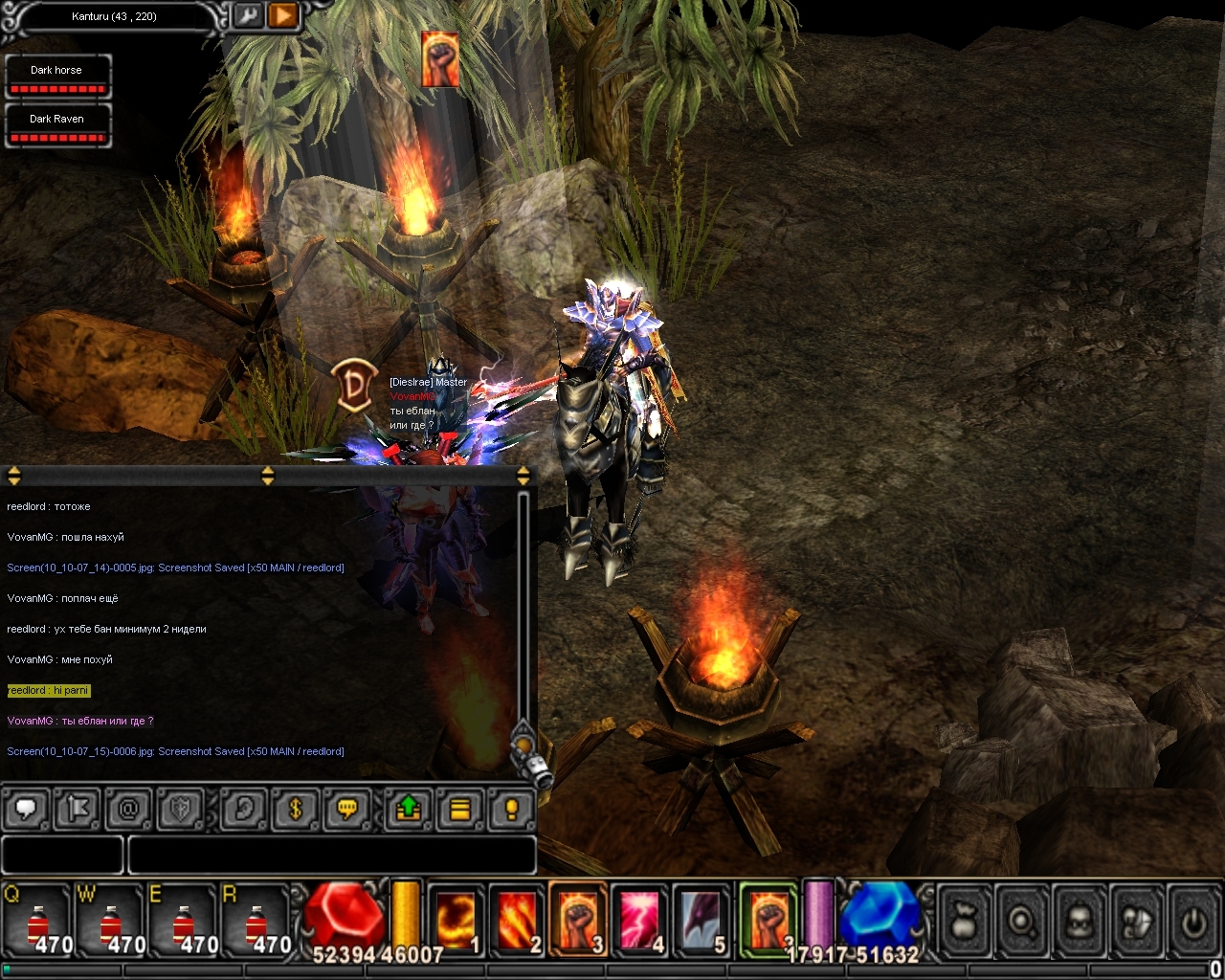The height and width of the screenshot is (980, 1225).
Task: Use the potion in the Q slot
Action: point(38,923)
